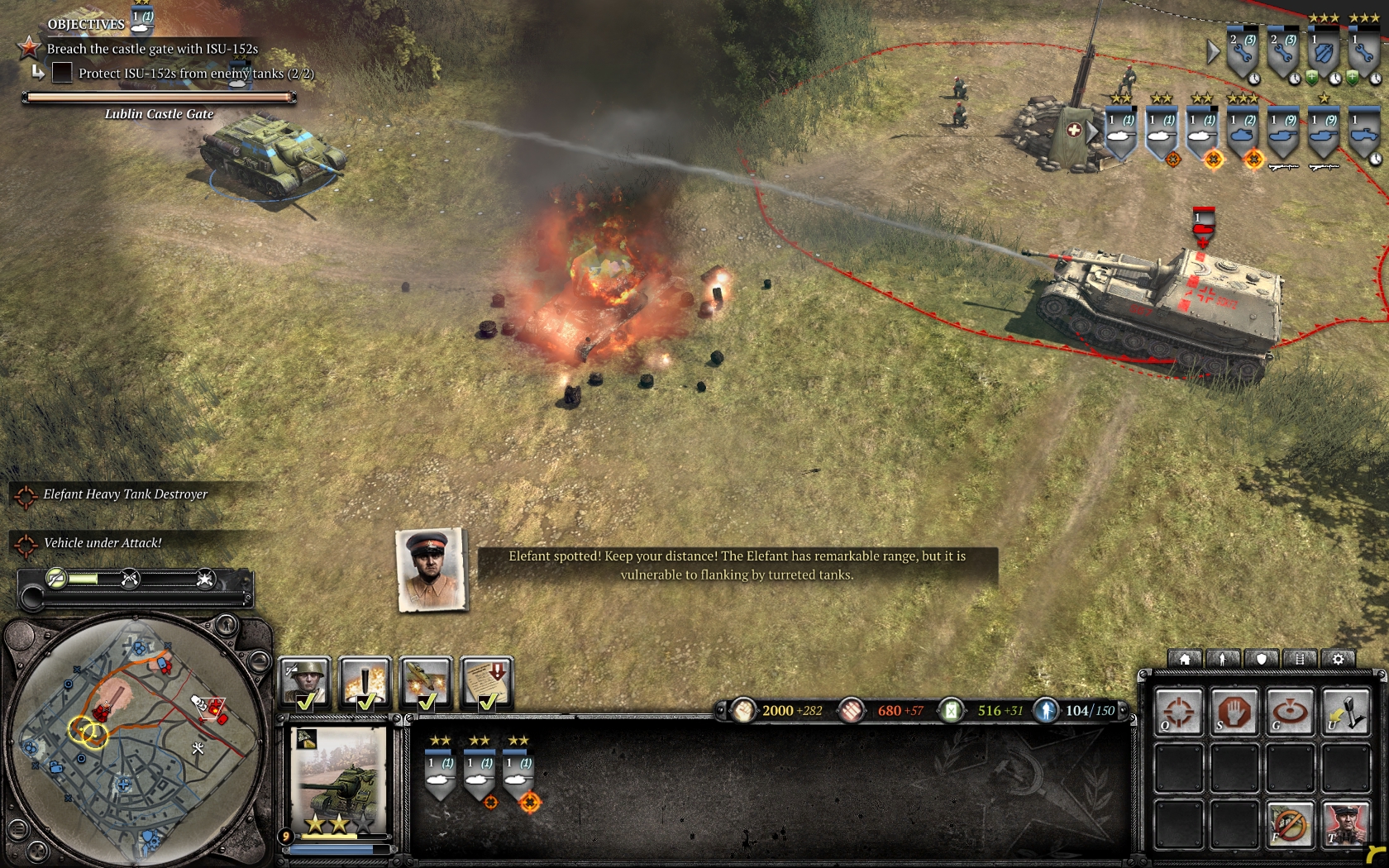
Task: Expand the unit list arrow at top
Action: [x=1212, y=52]
